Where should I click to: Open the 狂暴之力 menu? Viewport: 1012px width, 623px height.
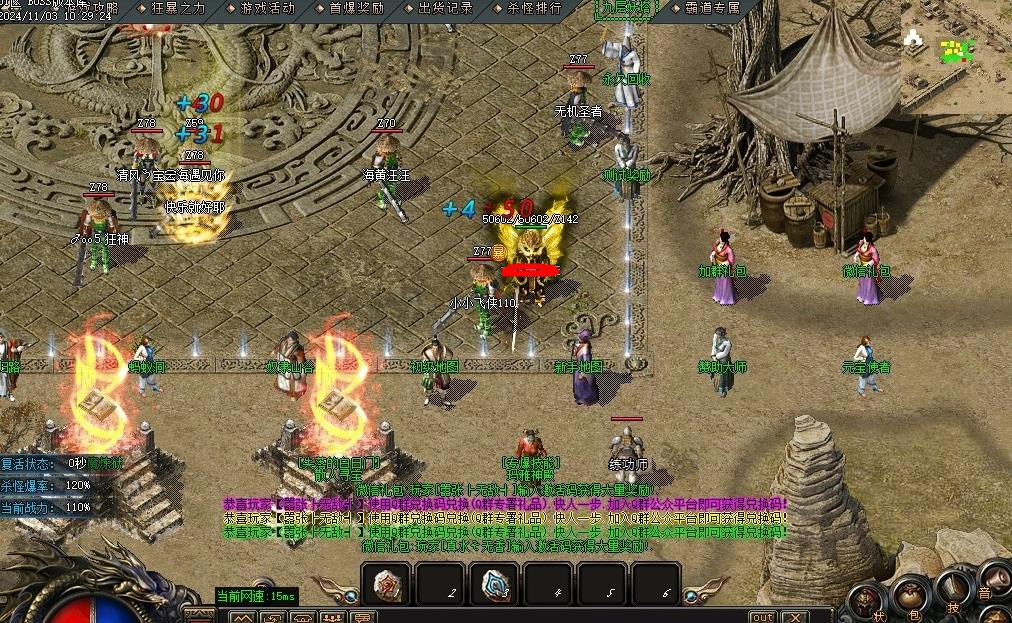click(178, 8)
